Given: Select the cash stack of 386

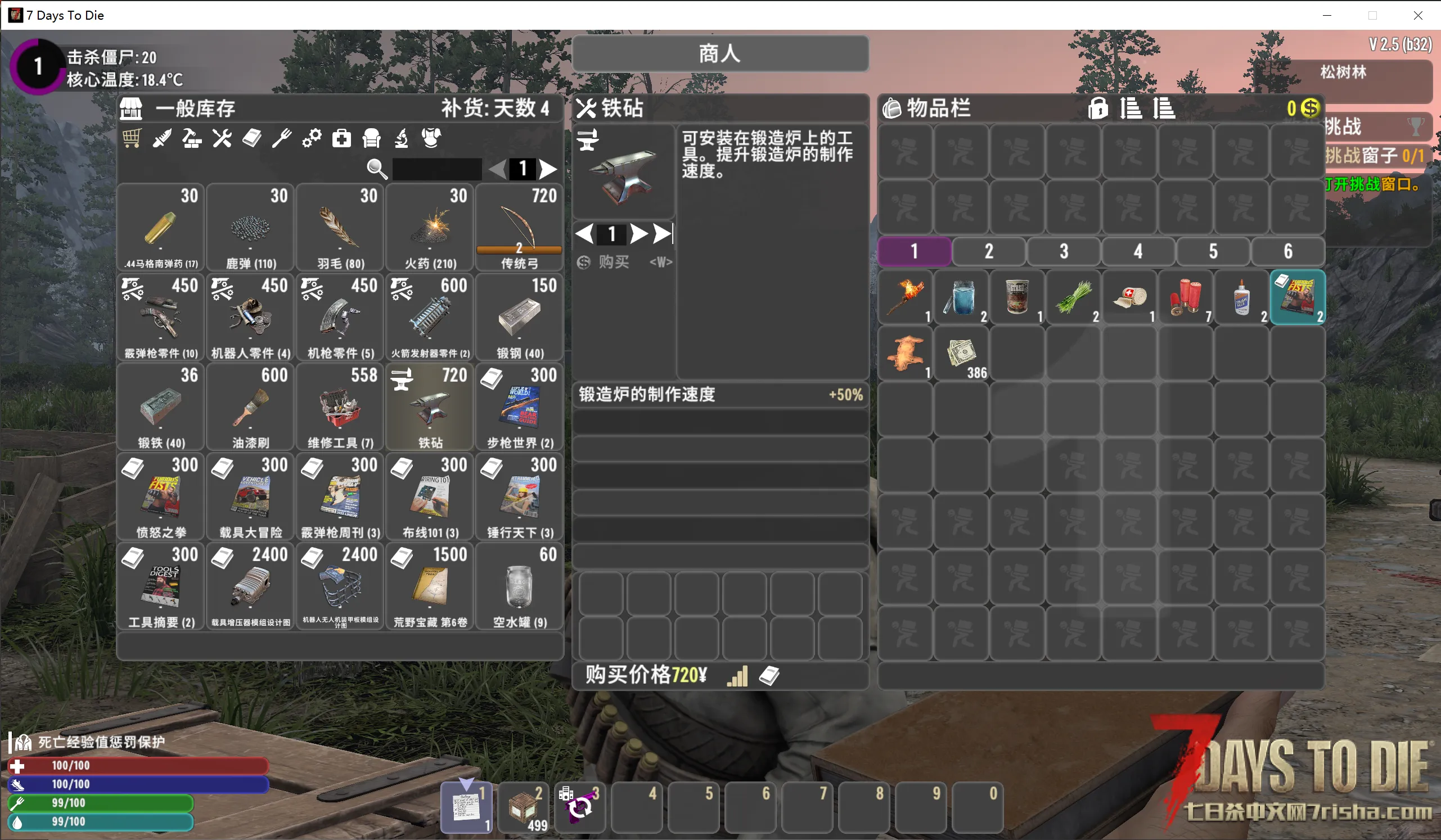Looking at the screenshot, I should (x=961, y=354).
